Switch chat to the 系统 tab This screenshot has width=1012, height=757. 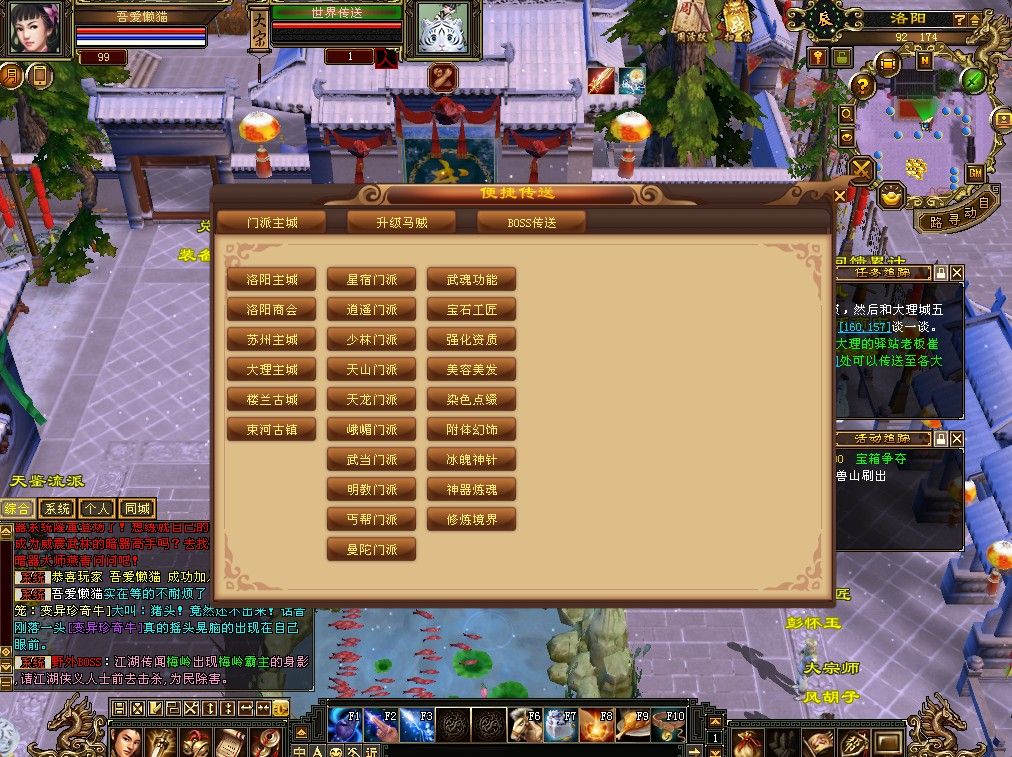(x=57, y=508)
